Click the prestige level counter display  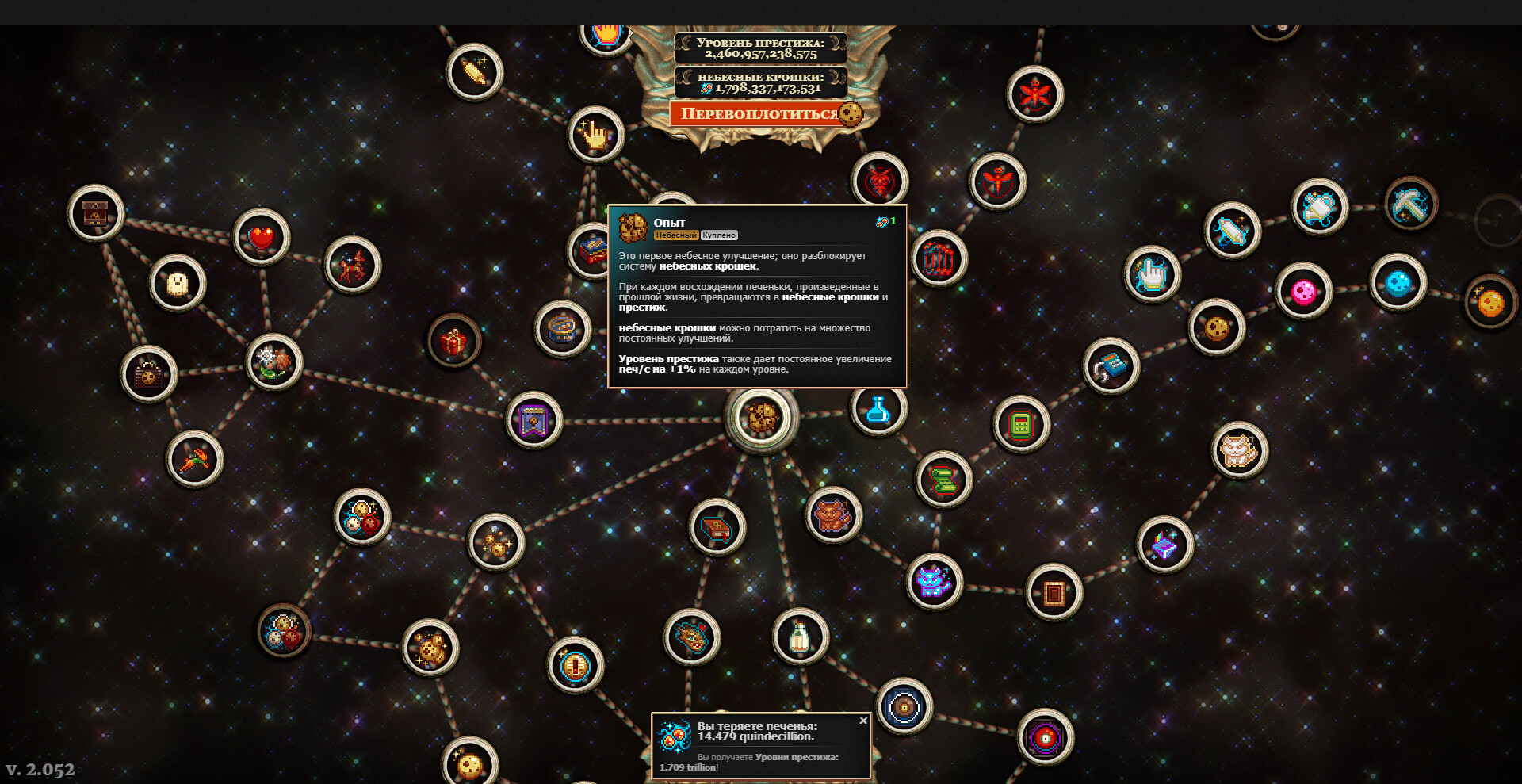pos(760,46)
